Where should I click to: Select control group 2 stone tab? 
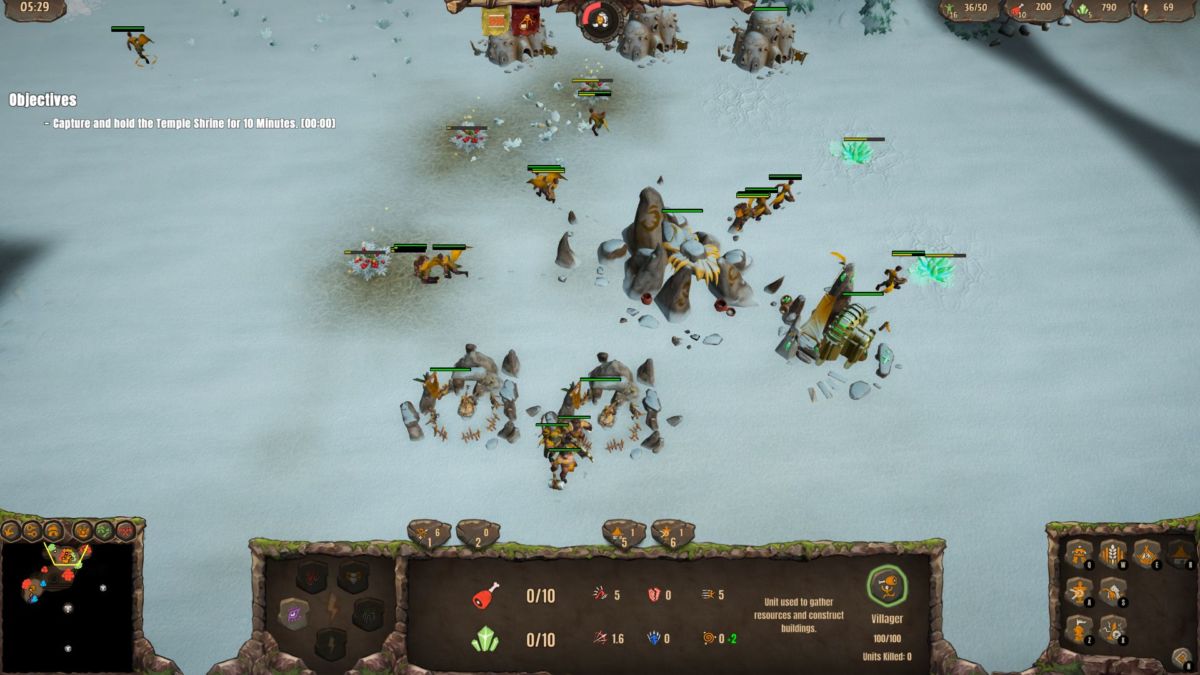point(477,533)
